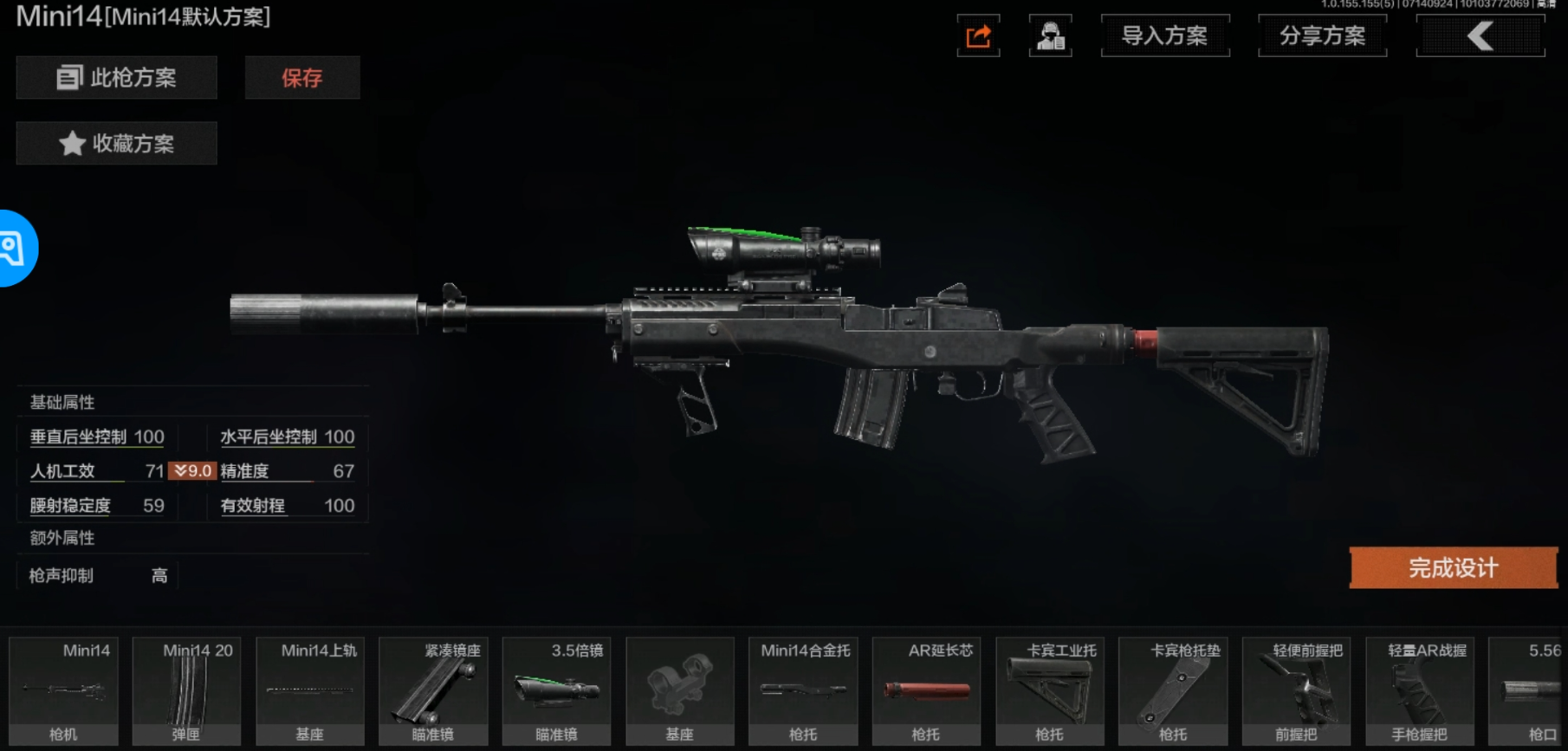Image resolution: width=1568 pixels, height=751 pixels.
Task: Pick the Mini14合金托 alloy stock slot
Action: point(803,691)
